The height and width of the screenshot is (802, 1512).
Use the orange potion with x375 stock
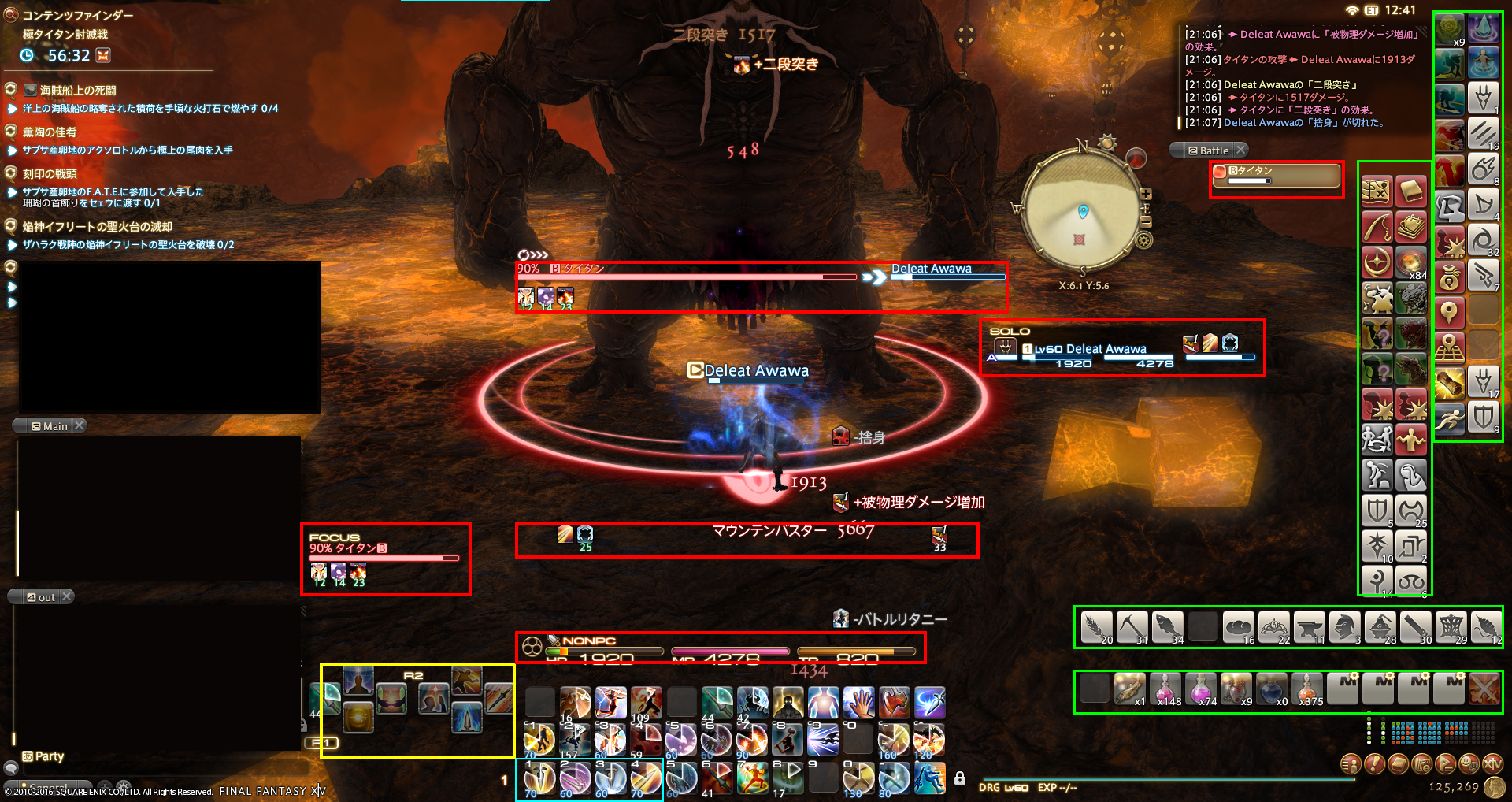click(1307, 688)
